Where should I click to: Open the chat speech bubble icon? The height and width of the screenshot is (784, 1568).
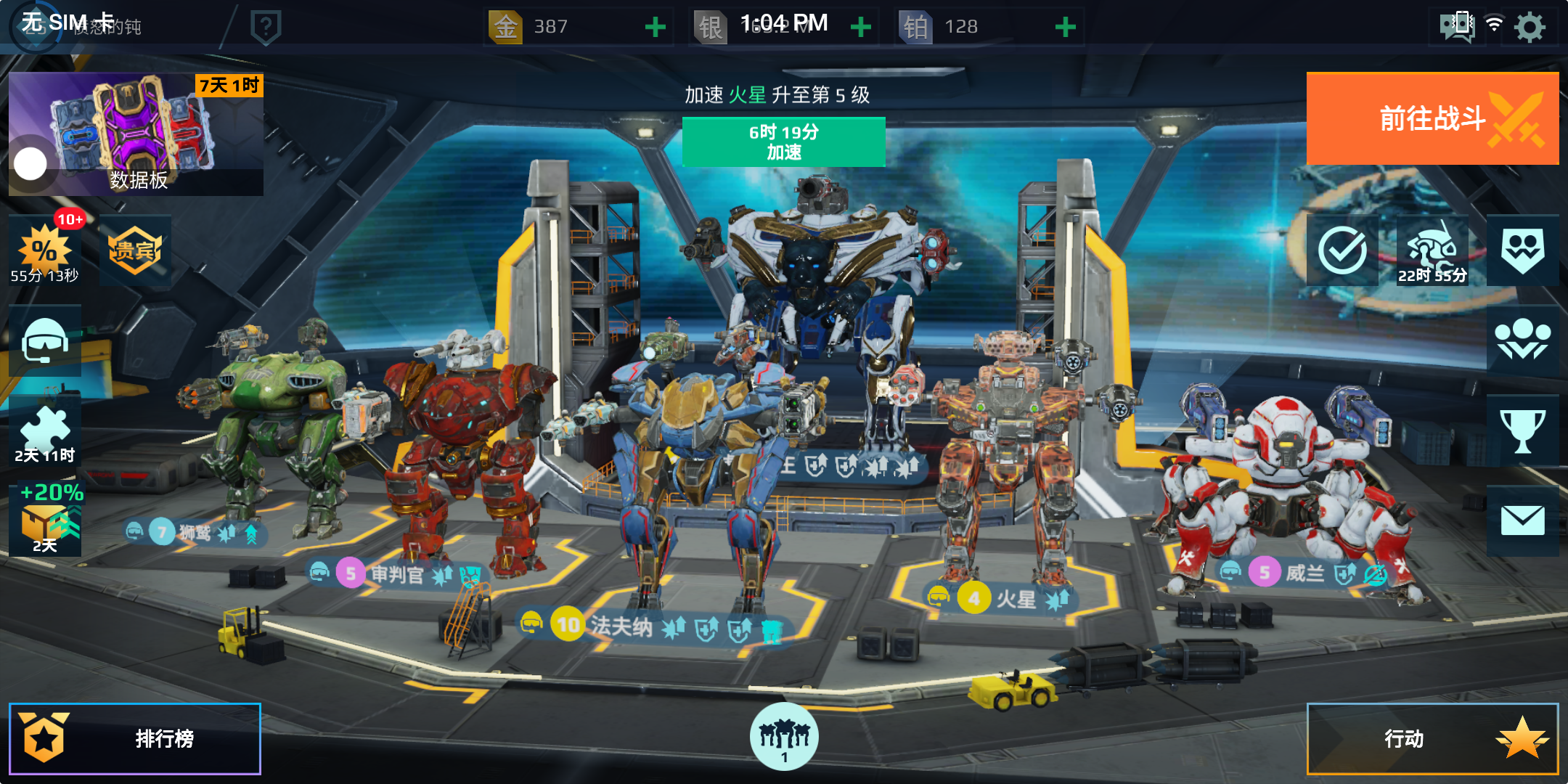pos(1456,26)
